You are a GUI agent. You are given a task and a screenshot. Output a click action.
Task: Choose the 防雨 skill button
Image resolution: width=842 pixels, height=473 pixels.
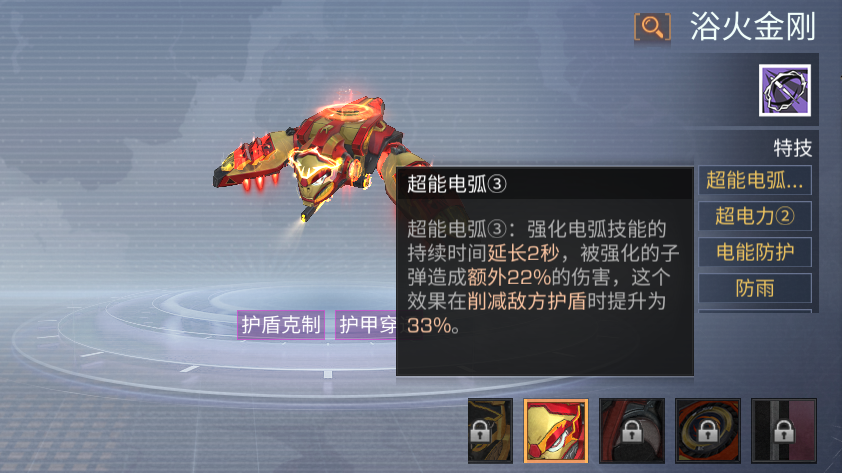[755, 289]
